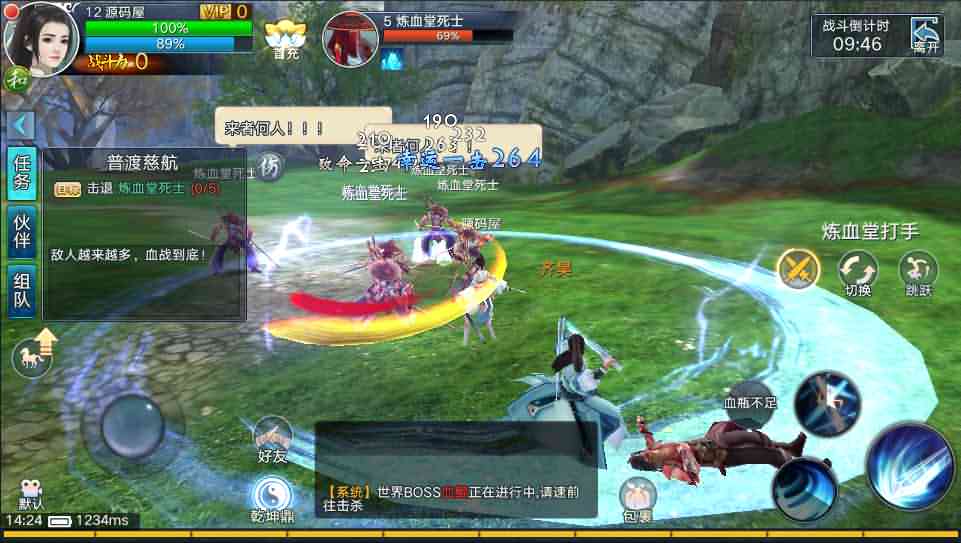Viewport: 961px width, 543px height.
Task: Select the 炼血堂死士 target portrait
Action: tap(349, 39)
